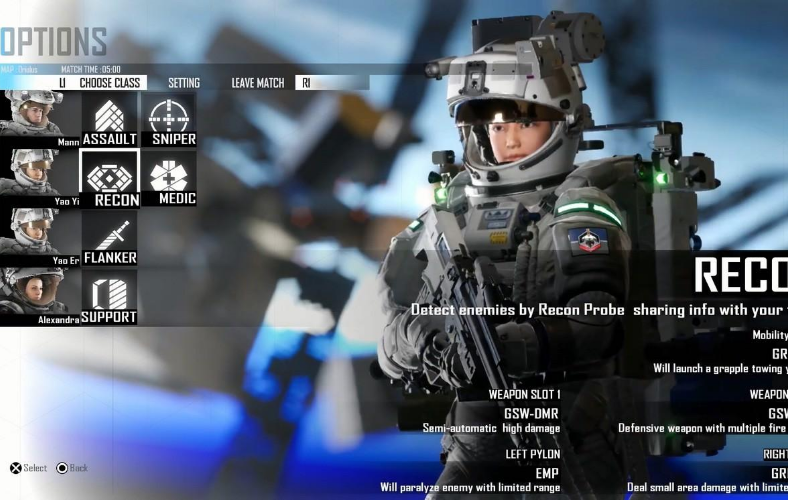
Task: Select the Yao Er character portrait
Action: click(39, 238)
